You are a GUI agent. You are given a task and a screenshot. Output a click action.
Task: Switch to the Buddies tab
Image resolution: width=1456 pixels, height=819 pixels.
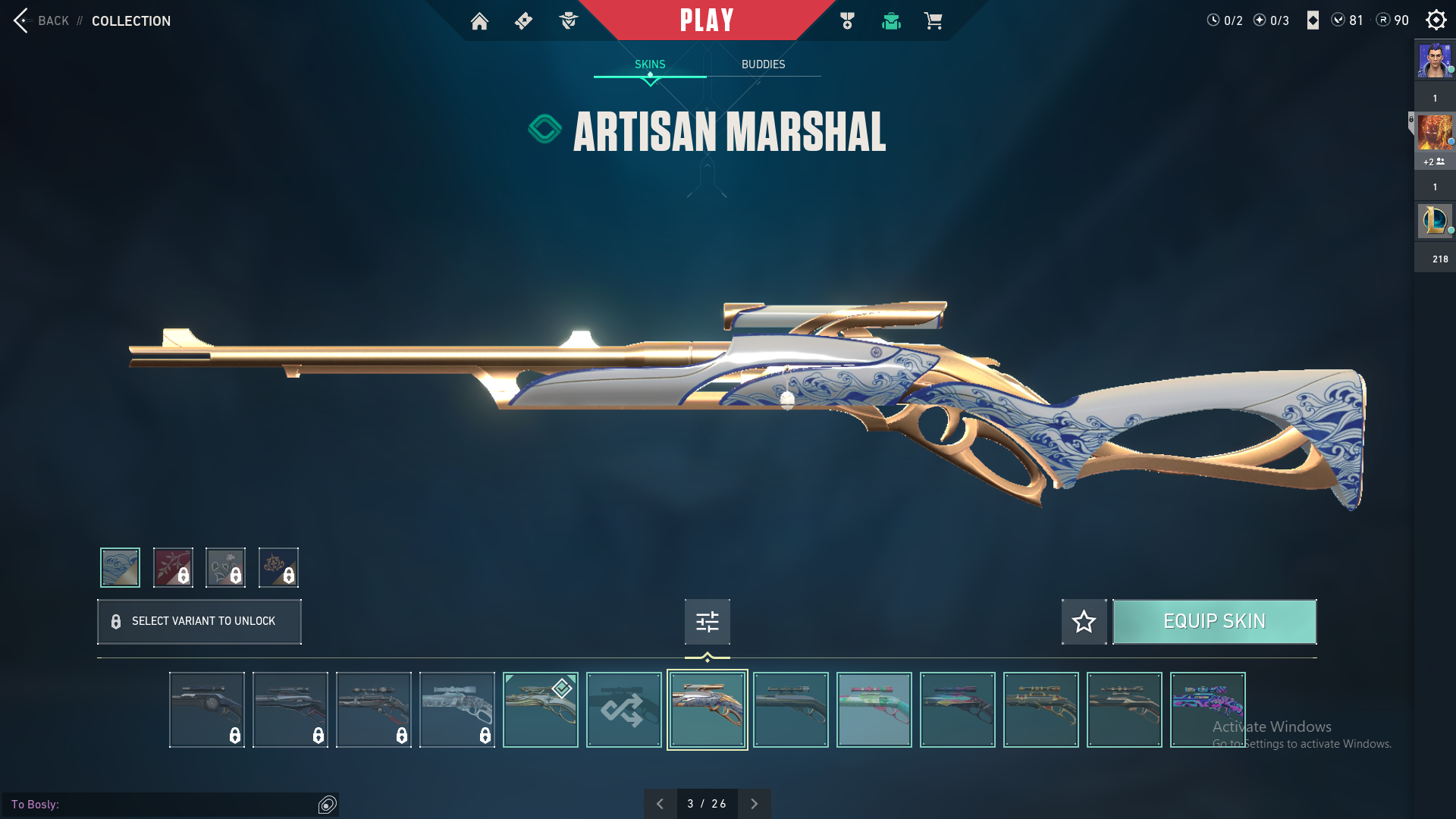coord(763,64)
